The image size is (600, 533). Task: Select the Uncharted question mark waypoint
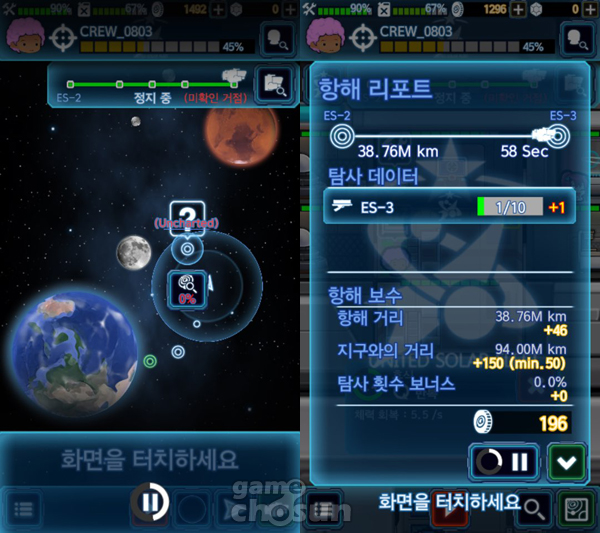click(186, 216)
